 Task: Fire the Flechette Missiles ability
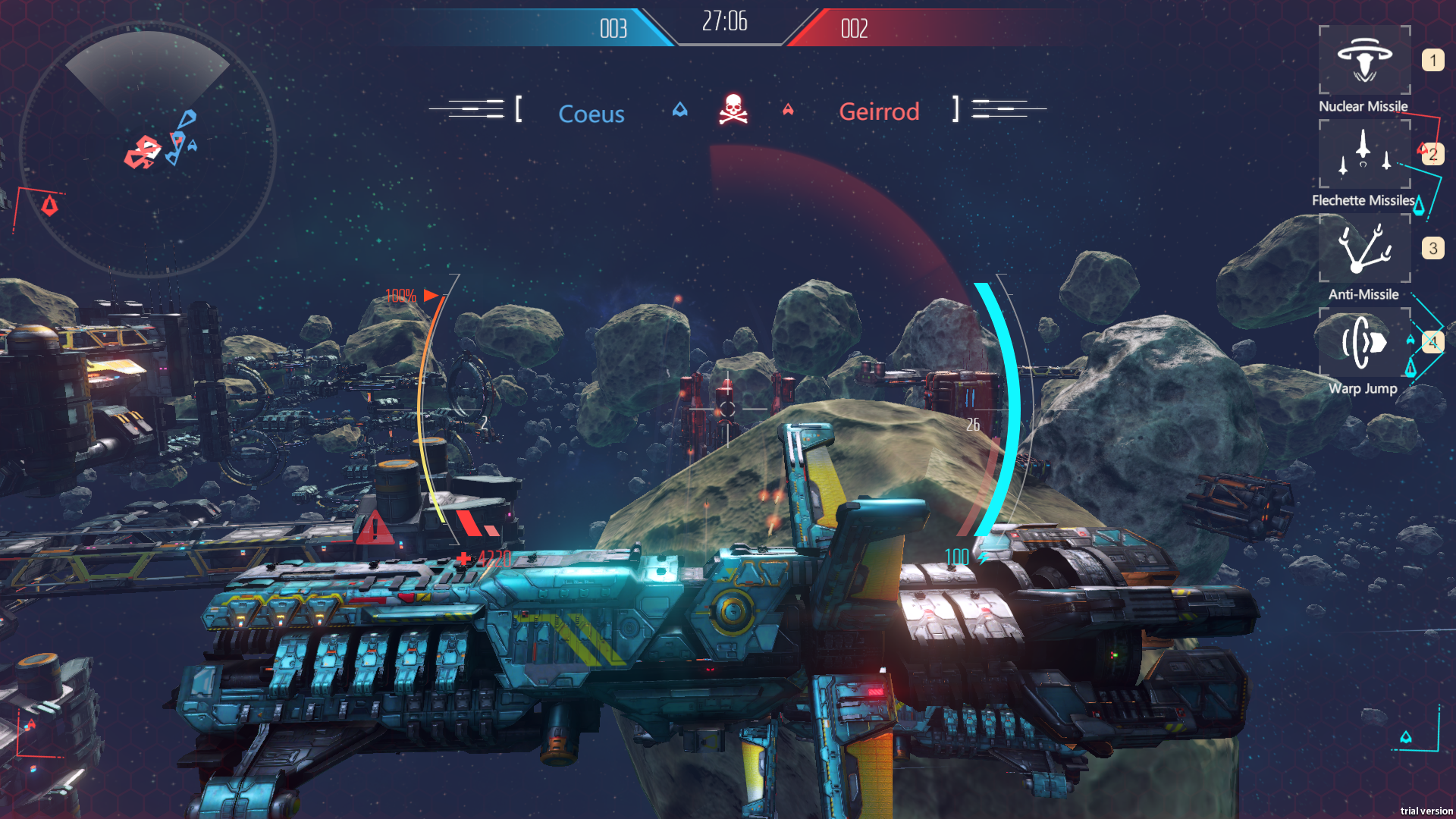coord(1364,154)
